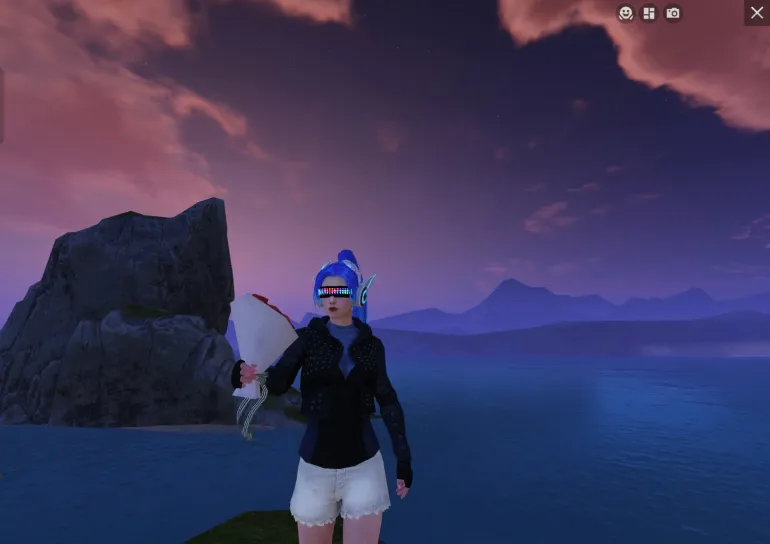Click the layout grid icon
This screenshot has width=770, height=544.
tap(649, 13)
